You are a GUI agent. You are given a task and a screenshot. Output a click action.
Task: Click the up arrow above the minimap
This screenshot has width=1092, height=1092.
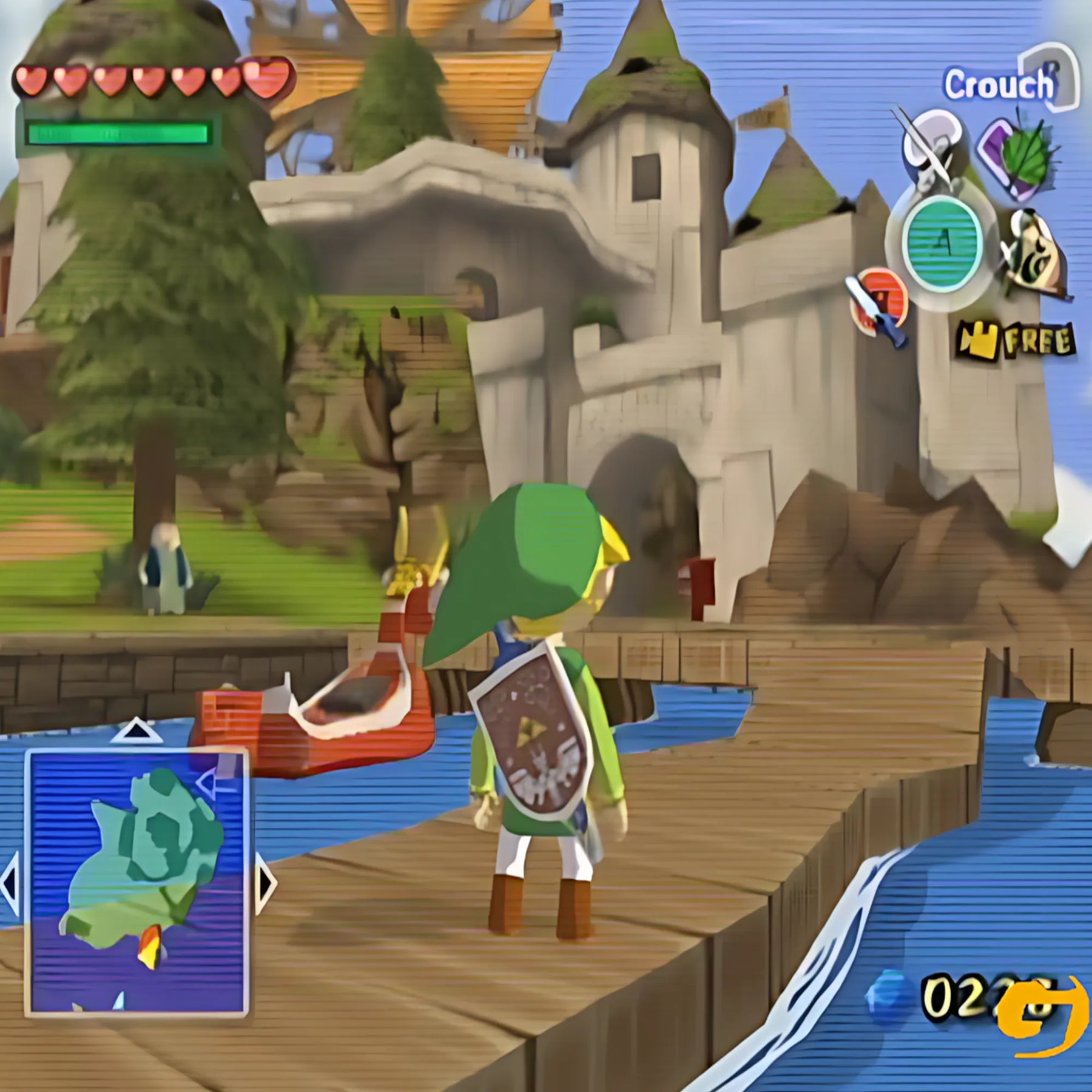pyautogui.click(x=136, y=731)
